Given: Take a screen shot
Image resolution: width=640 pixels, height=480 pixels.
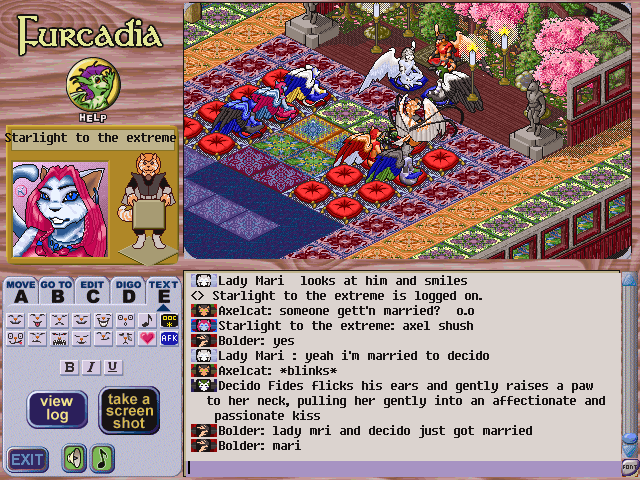Looking at the screenshot, I should click(x=128, y=409).
